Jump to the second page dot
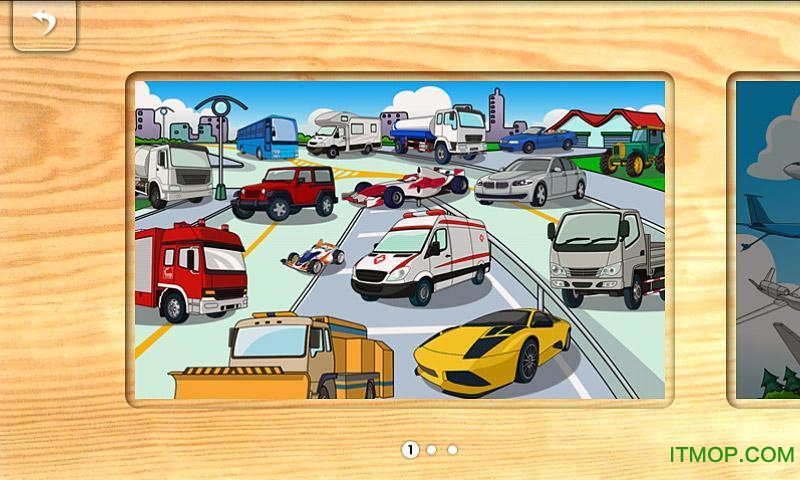 (432, 450)
